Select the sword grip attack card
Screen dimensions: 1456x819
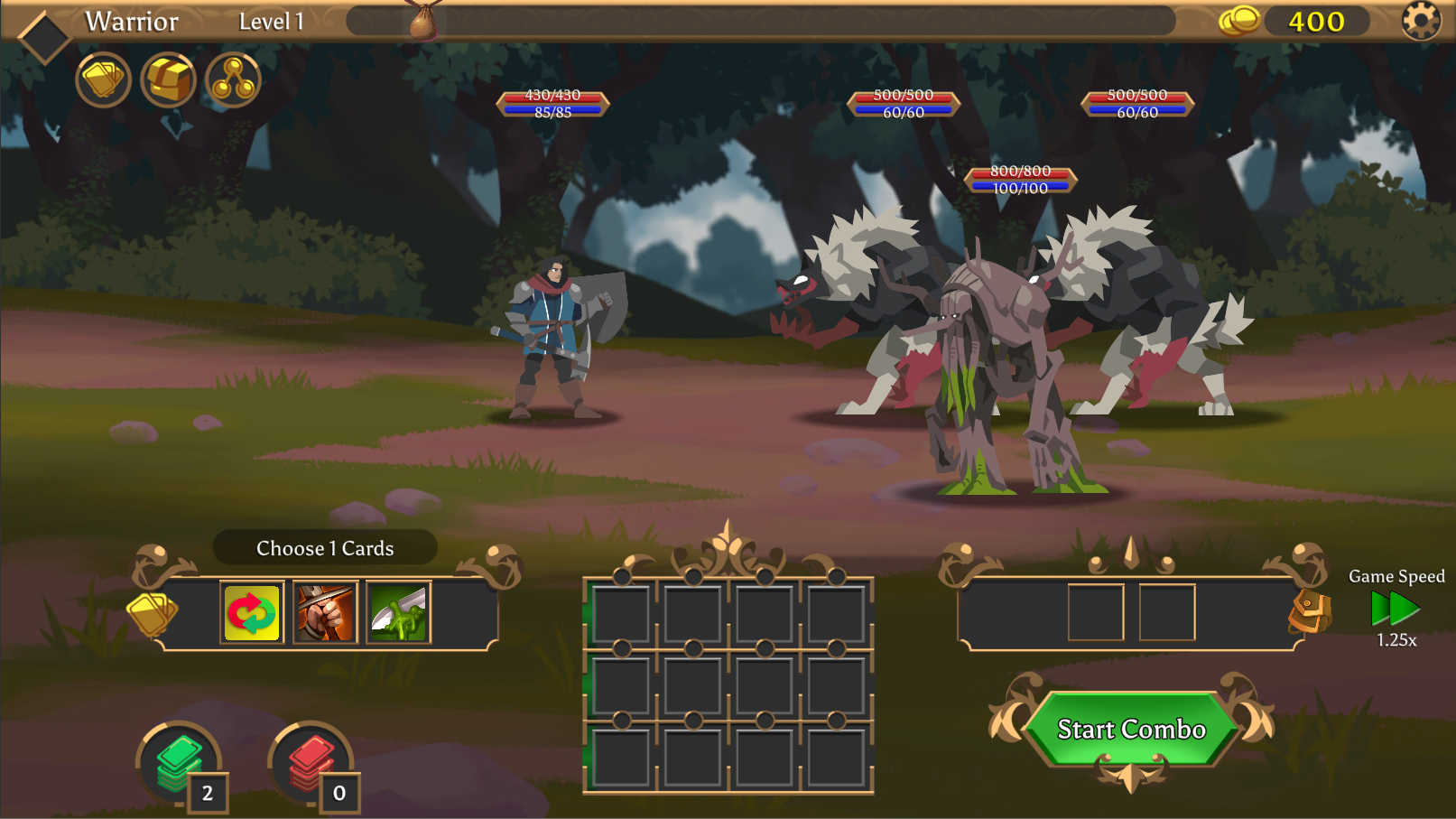324,612
